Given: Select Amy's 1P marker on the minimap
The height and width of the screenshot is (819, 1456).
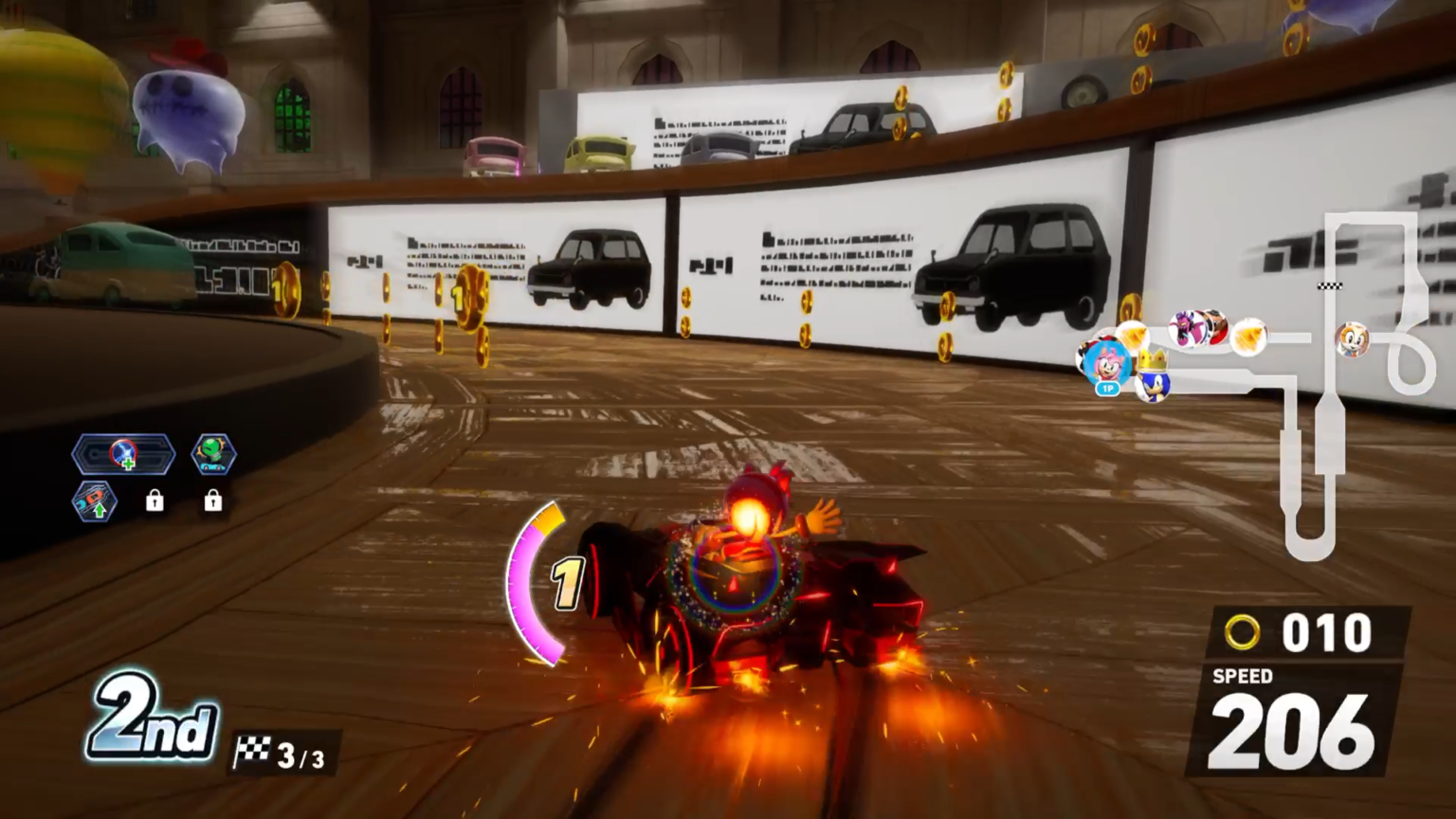Looking at the screenshot, I should (1105, 364).
